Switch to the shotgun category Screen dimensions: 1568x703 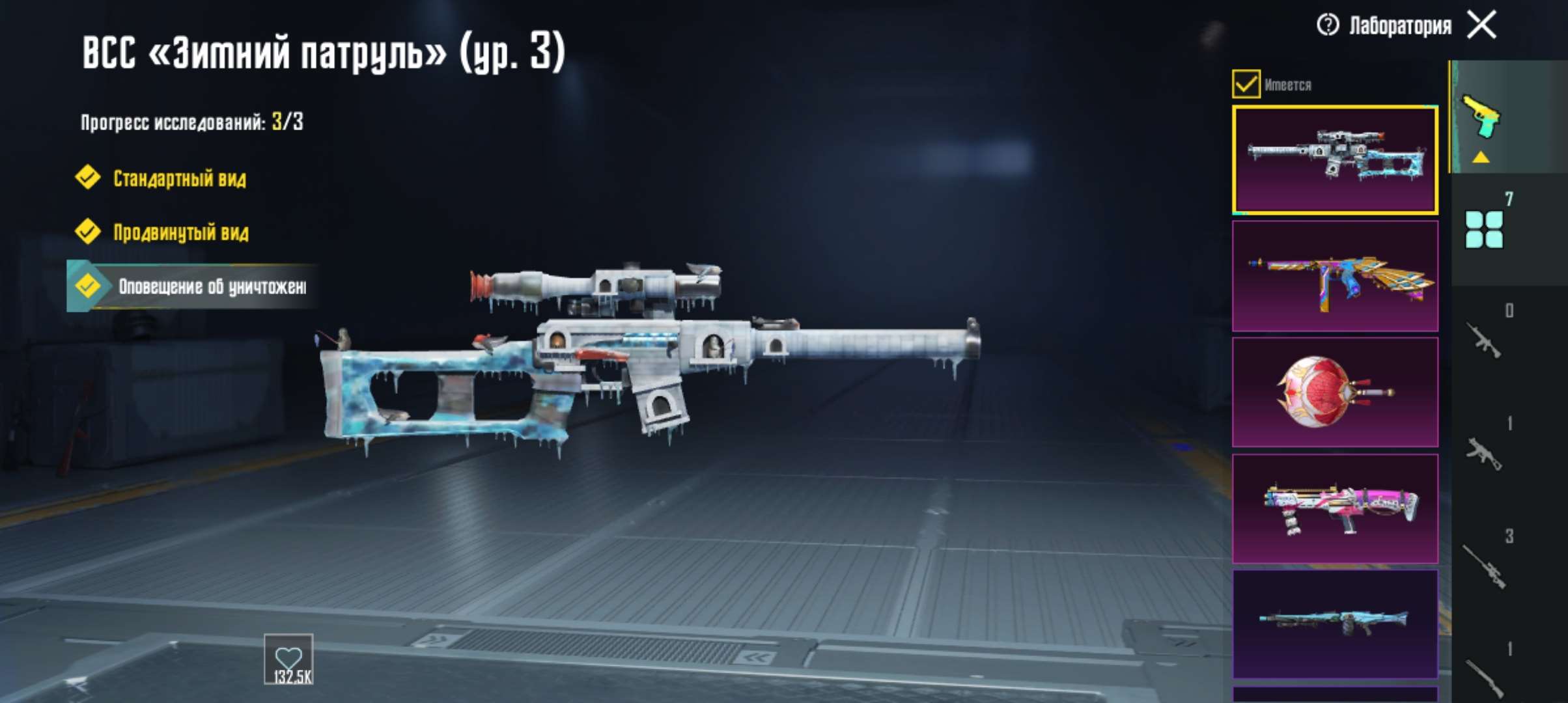tap(1484, 677)
